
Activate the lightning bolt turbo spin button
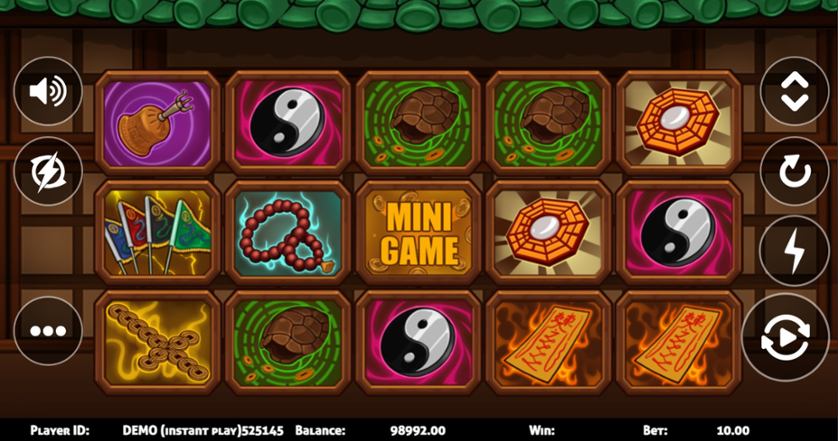(x=794, y=250)
